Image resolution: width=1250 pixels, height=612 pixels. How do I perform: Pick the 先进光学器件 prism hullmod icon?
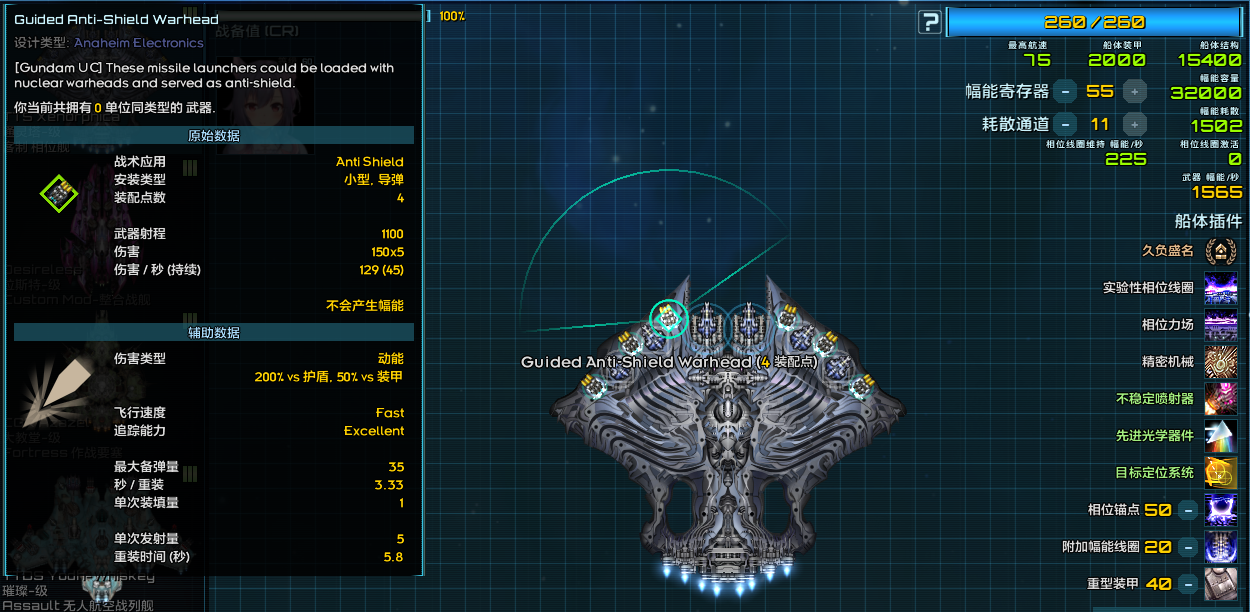(x=1220, y=435)
